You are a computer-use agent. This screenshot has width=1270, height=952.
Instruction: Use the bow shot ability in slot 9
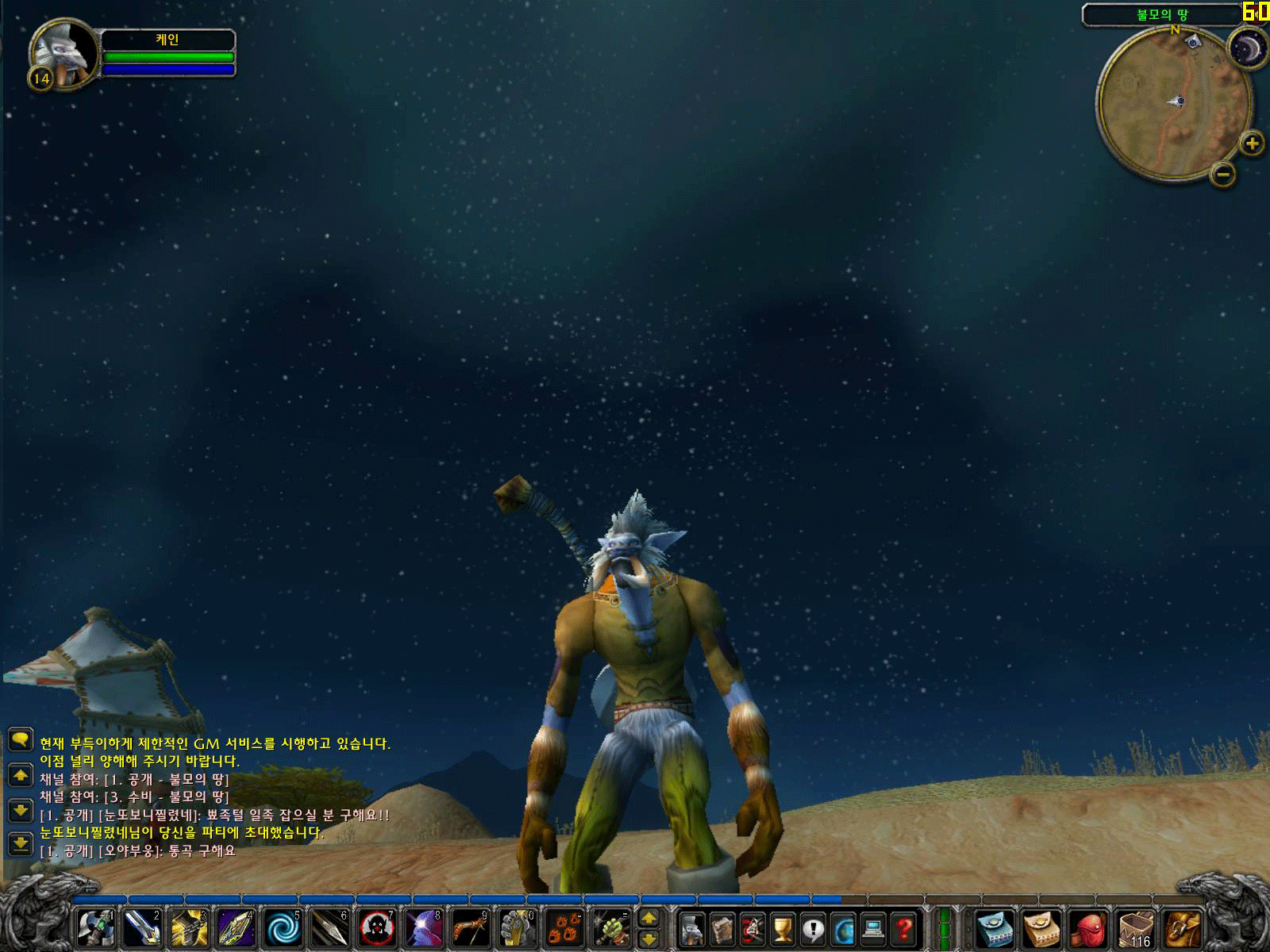pos(470,928)
